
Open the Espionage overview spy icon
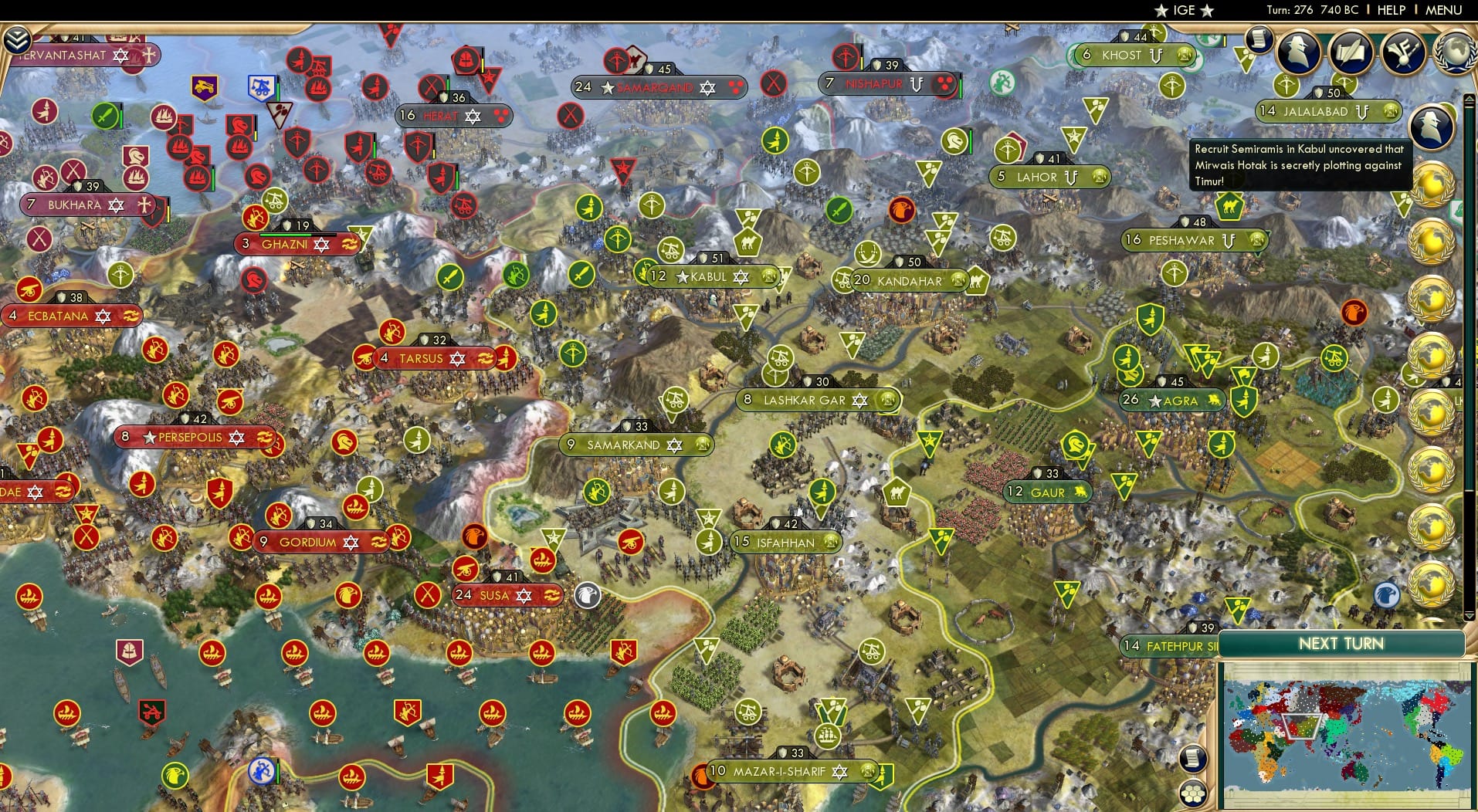click(1299, 52)
